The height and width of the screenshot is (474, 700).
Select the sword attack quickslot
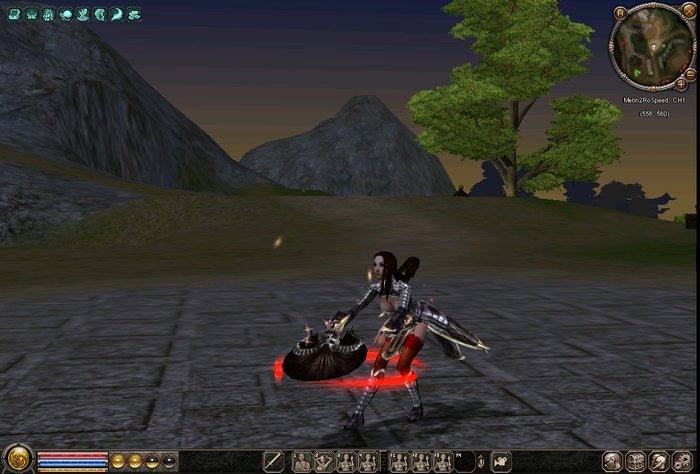274,461
